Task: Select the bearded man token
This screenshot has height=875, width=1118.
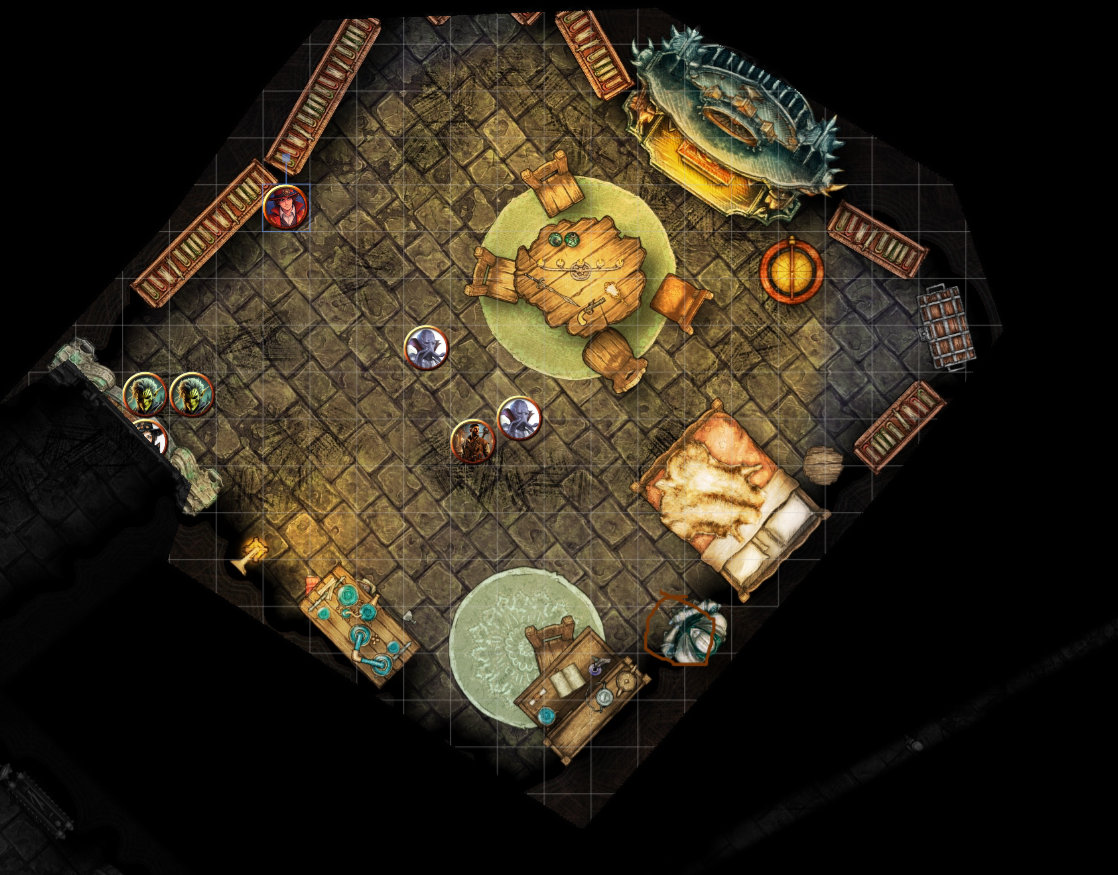Action: coord(473,441)
